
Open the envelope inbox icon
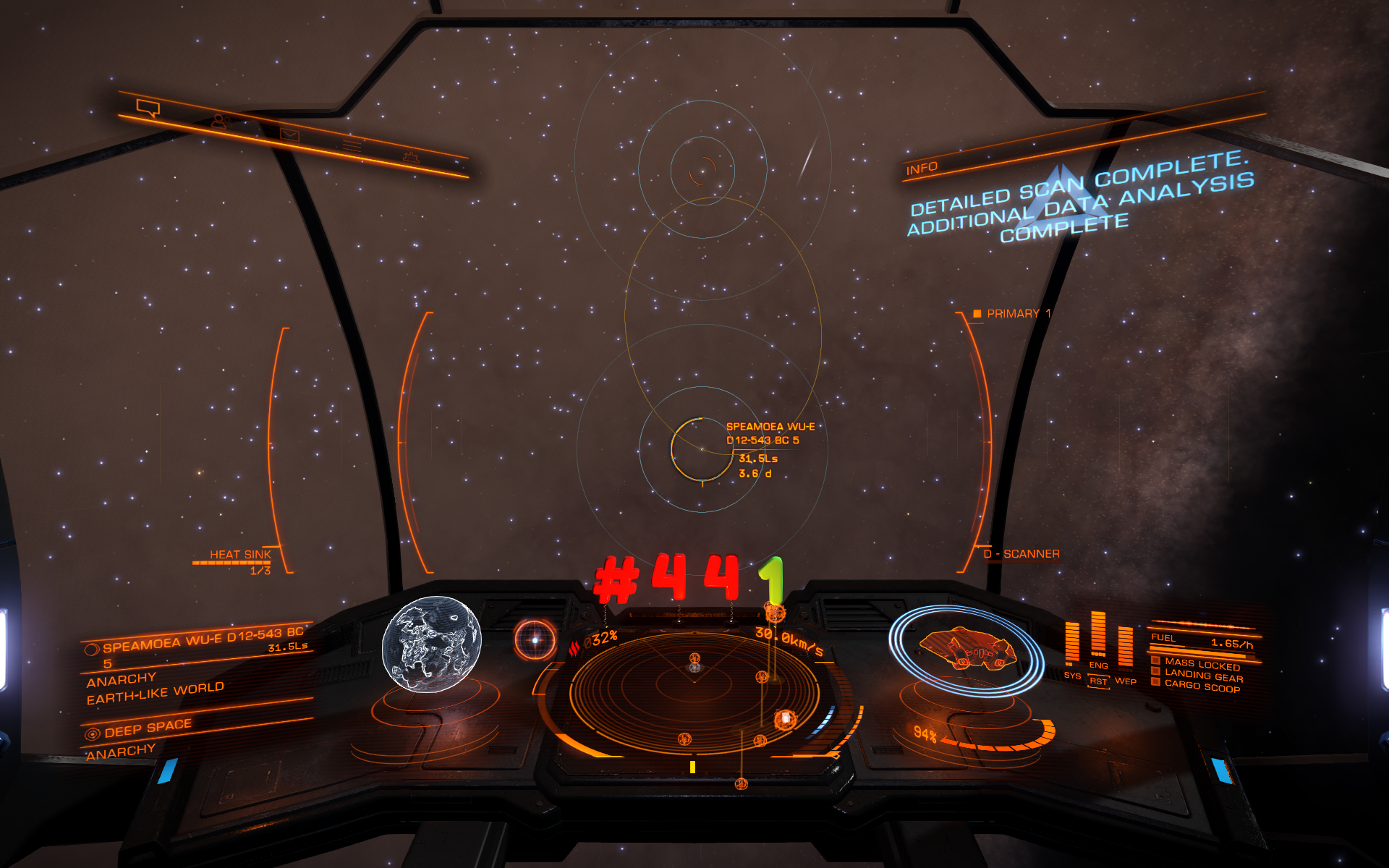(x=289, y=135)
